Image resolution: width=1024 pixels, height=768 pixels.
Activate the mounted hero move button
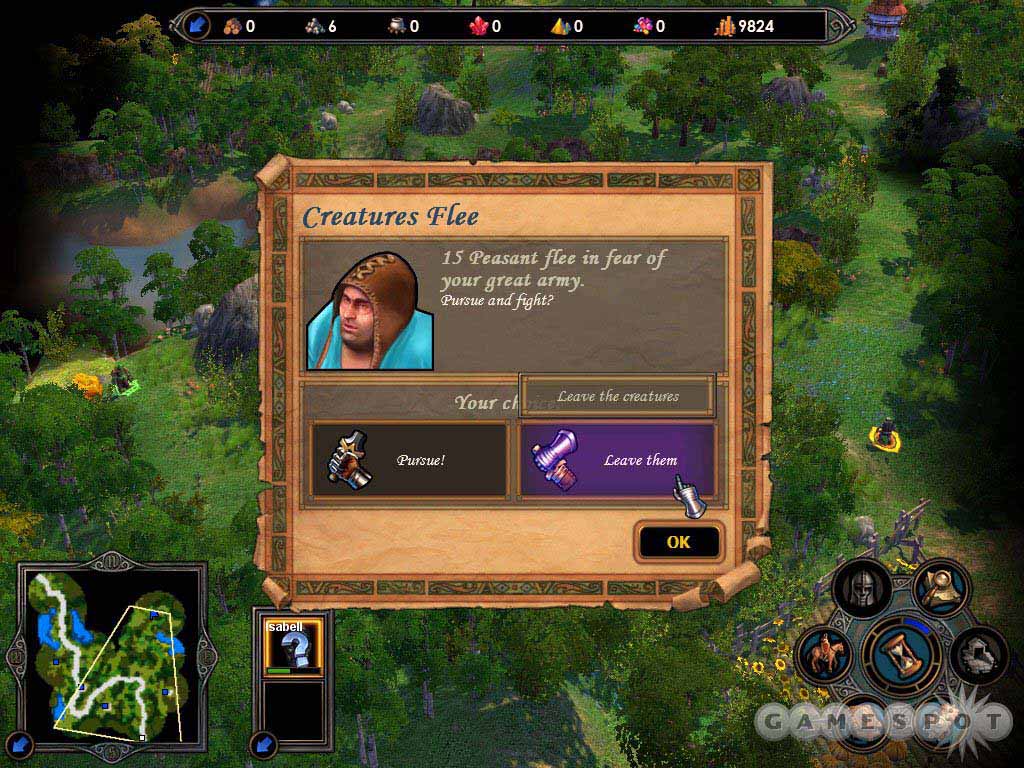[826, 654]
